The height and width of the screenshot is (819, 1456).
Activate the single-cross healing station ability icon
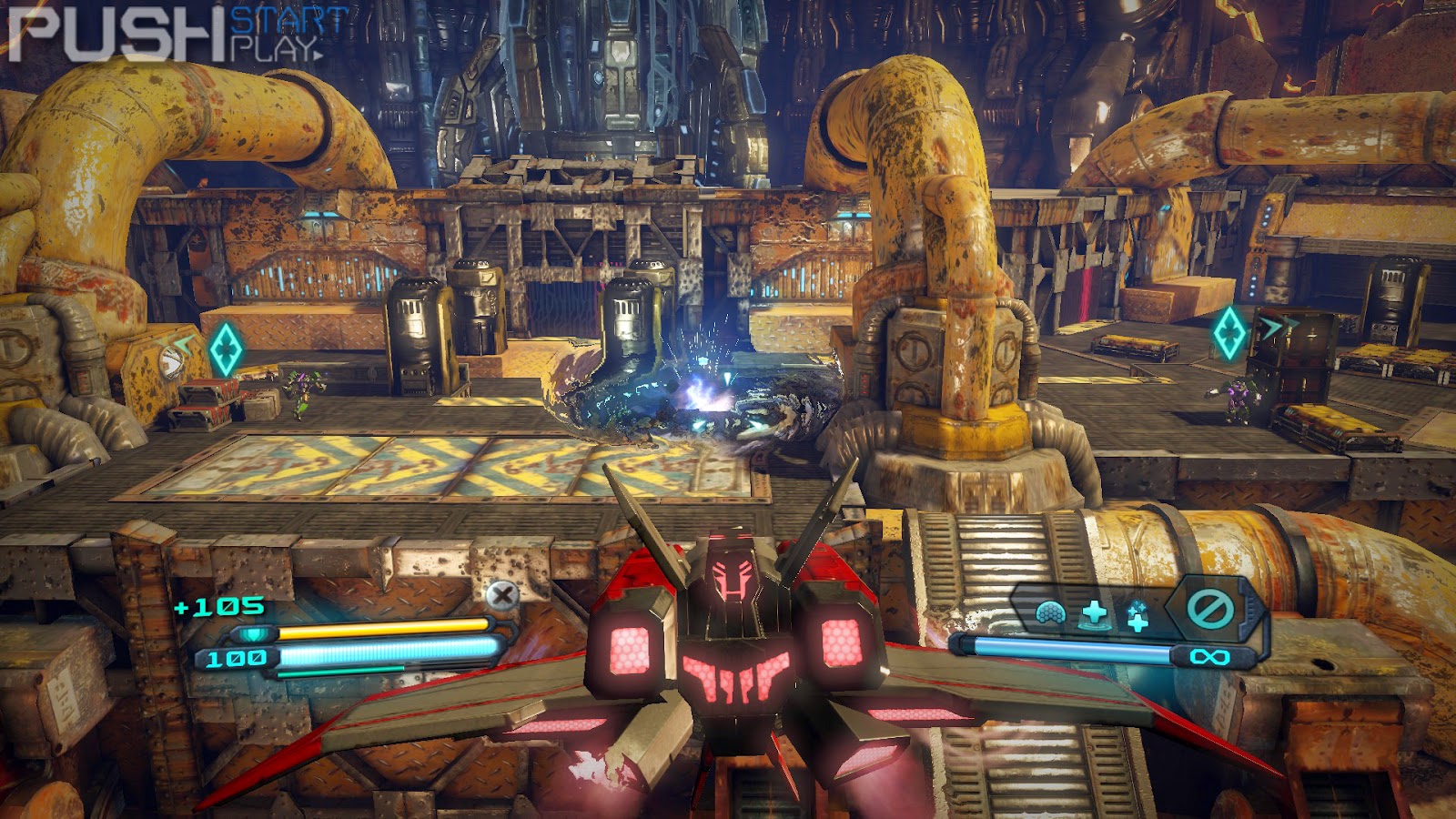pos(1095,612)
